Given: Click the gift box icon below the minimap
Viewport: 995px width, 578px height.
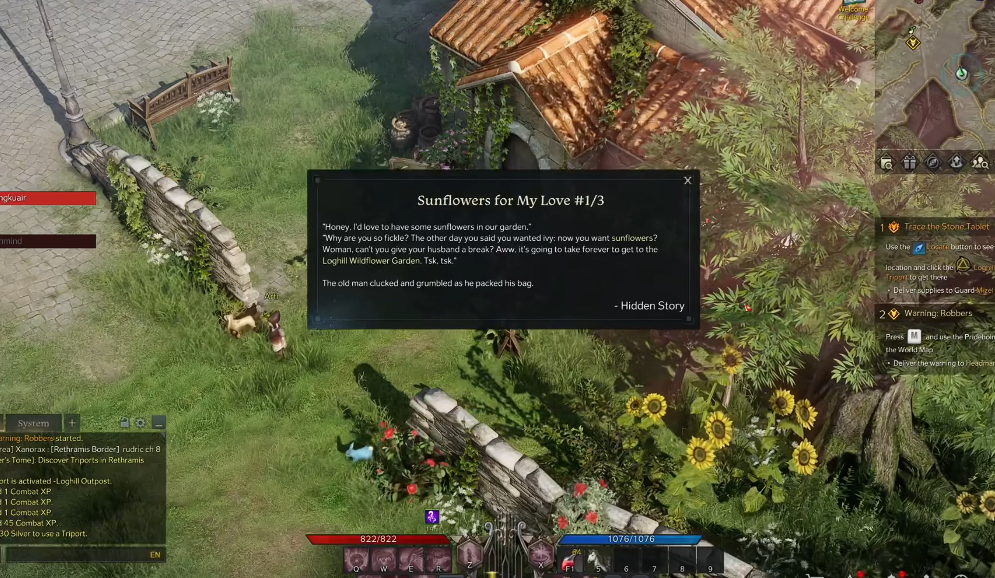Looking at the screenshot, I should coord(909,162).
